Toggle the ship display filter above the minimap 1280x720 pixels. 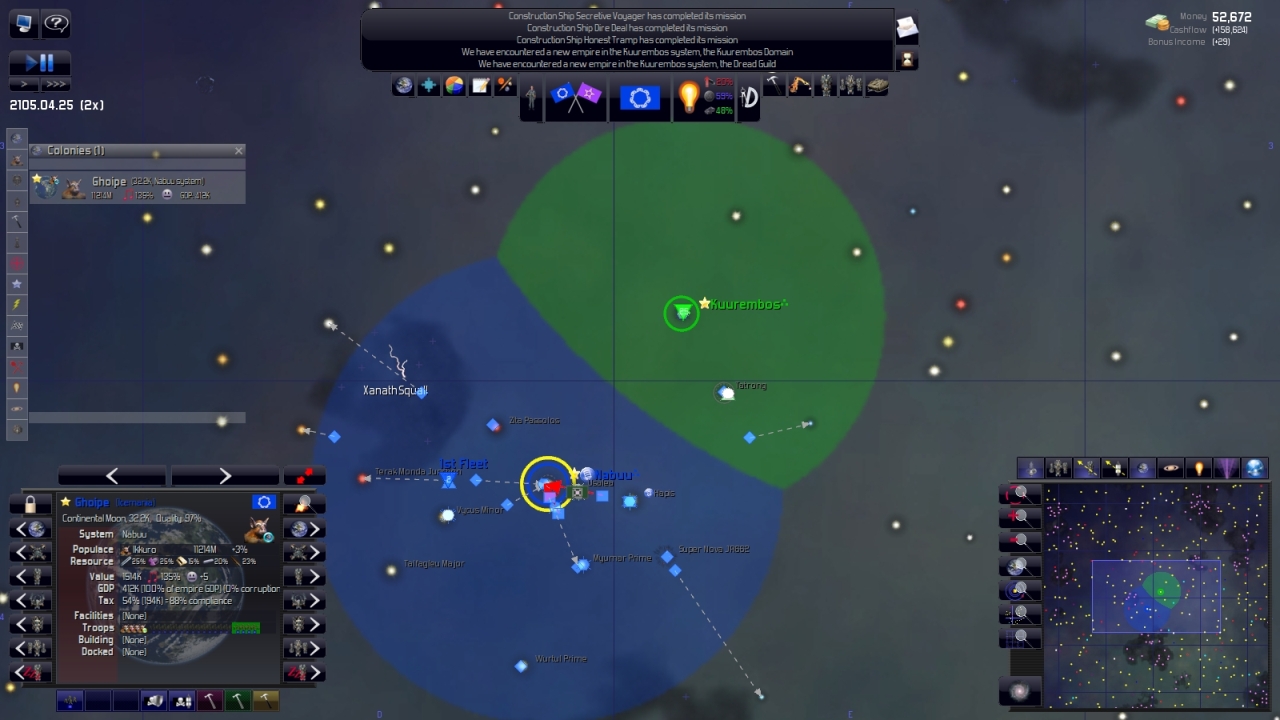pyautogui.click(x=1031, y=468)
